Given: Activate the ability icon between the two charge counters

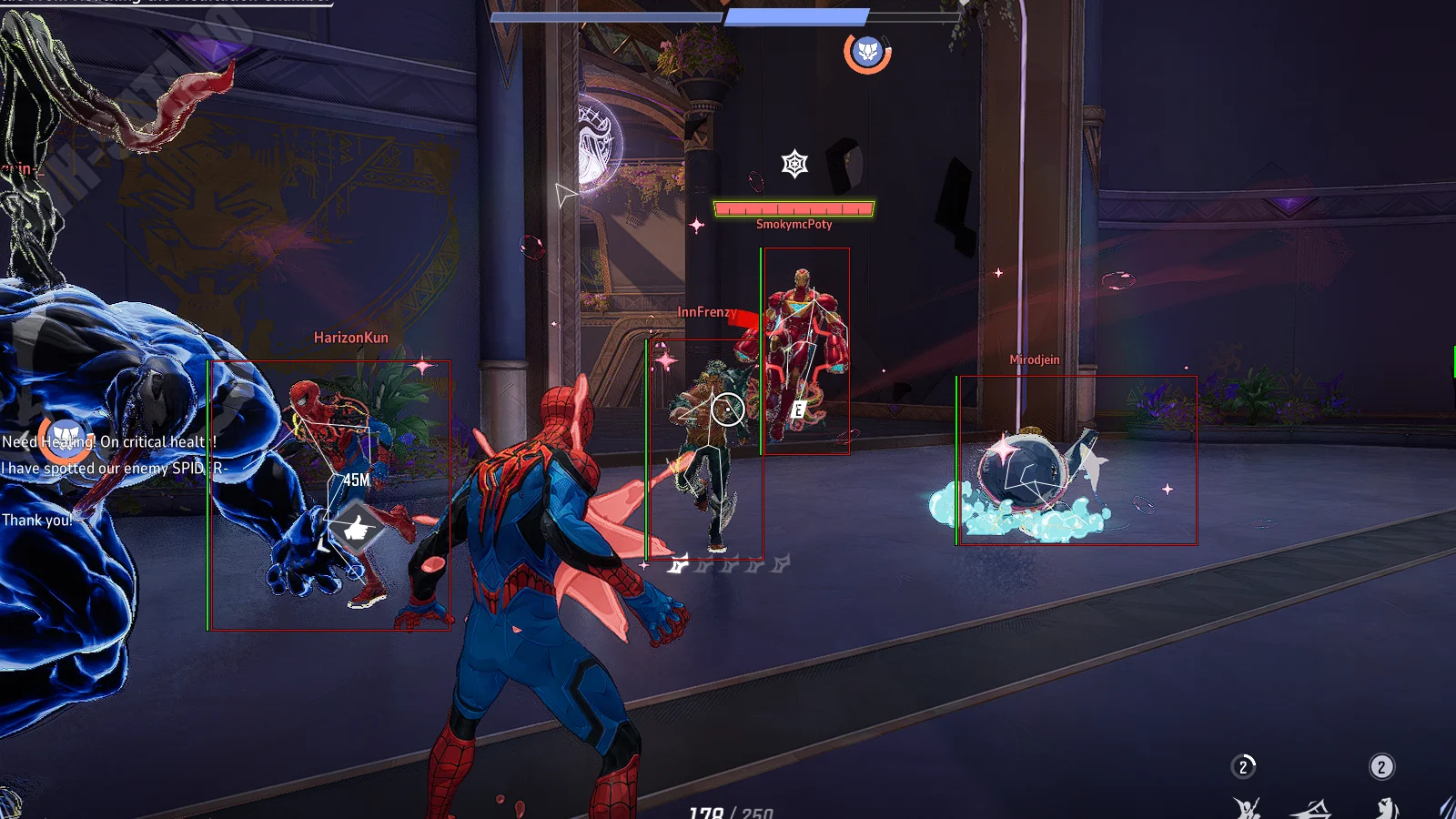Looking at the screenshot, I should [x=1311, y=808].
